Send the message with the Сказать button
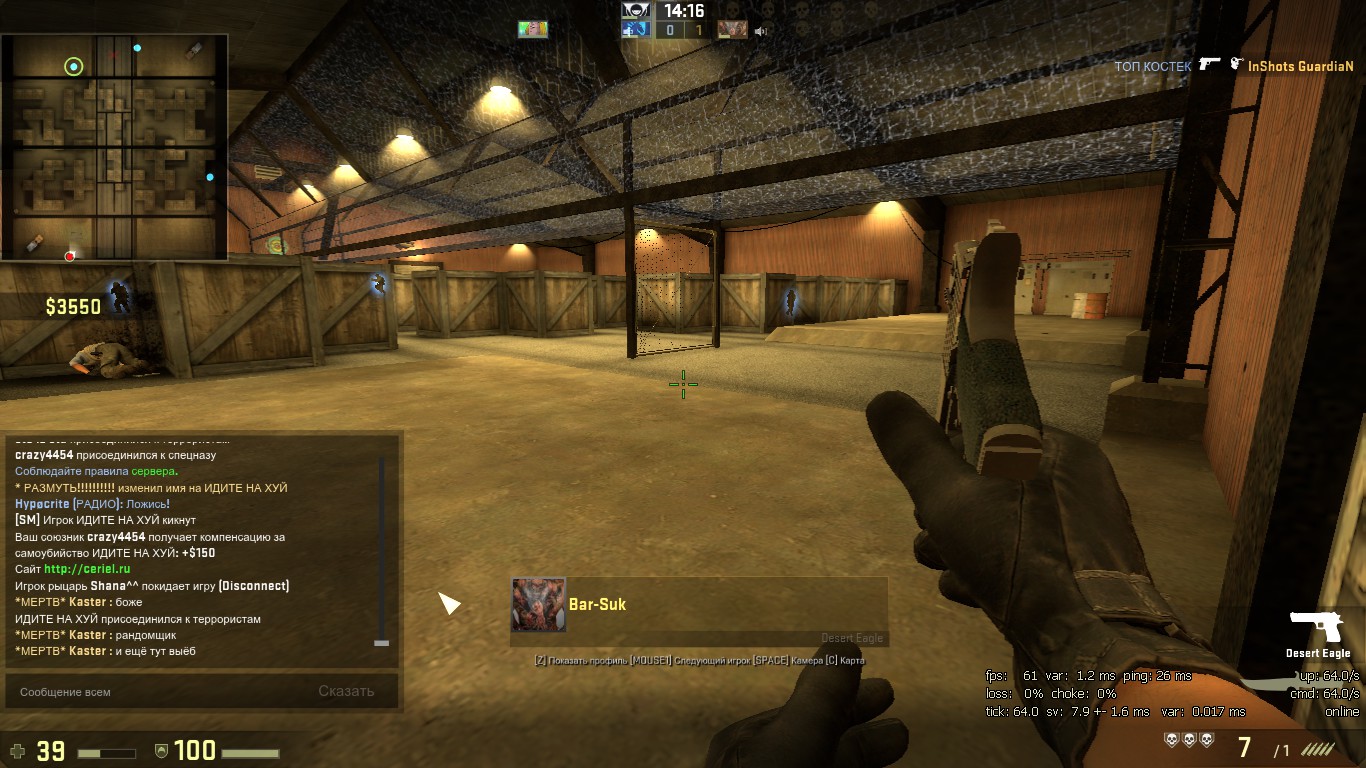The width and height of the screenshot is (1366, 768). 346,691
